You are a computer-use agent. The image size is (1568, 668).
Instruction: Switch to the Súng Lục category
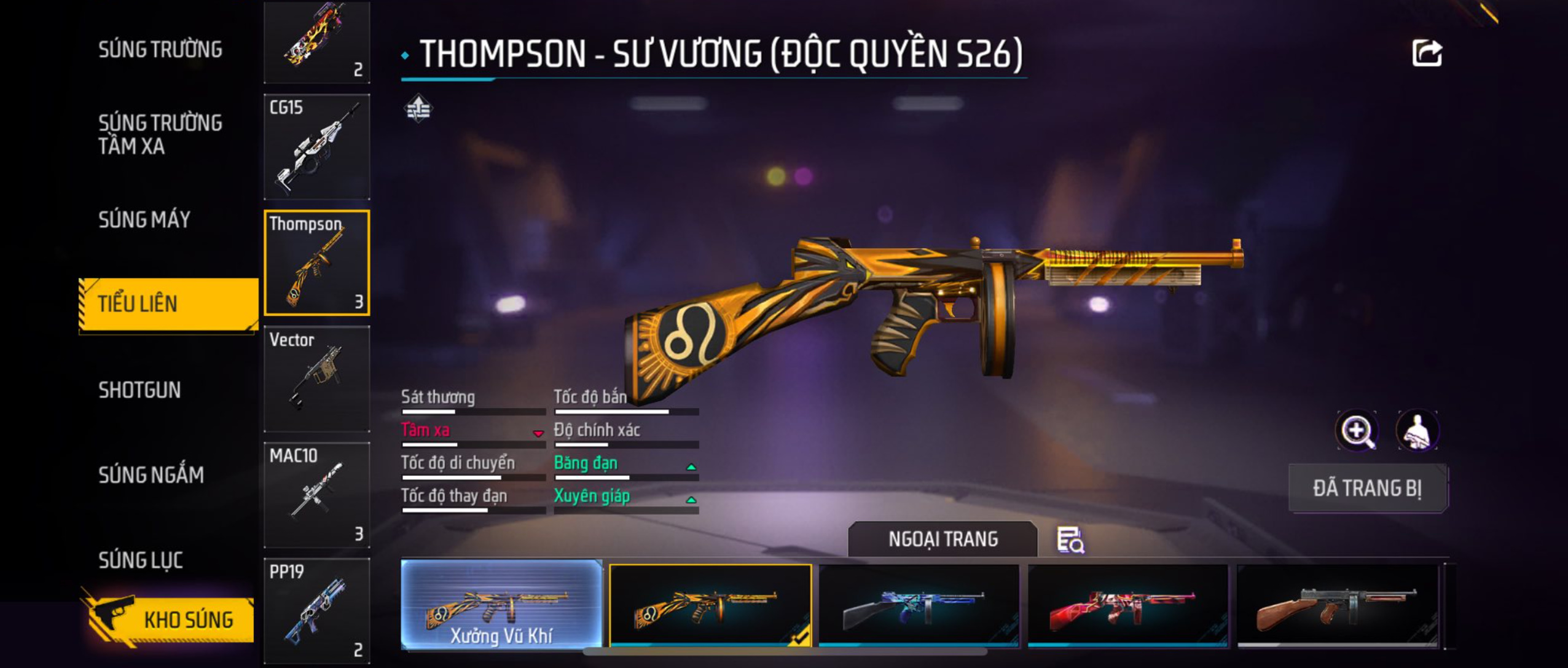(141, 560)
